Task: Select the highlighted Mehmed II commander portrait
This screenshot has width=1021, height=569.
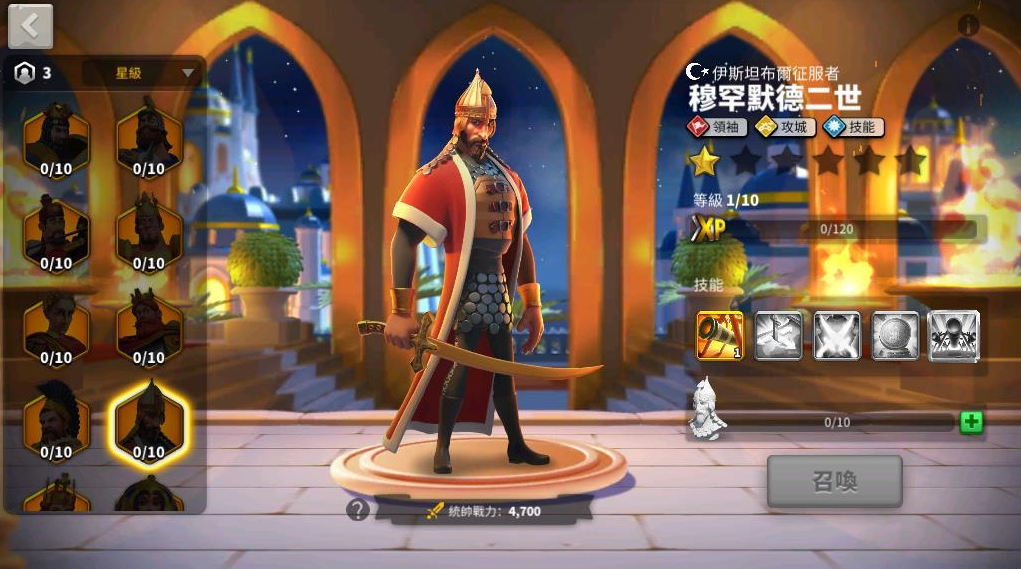Action: [149, 420]
